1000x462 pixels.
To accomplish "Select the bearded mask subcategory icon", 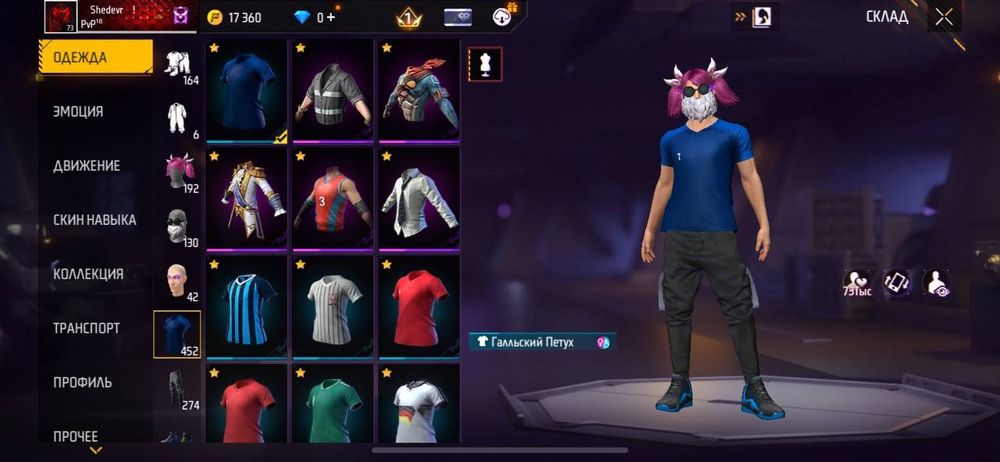I will coord(177,227).
